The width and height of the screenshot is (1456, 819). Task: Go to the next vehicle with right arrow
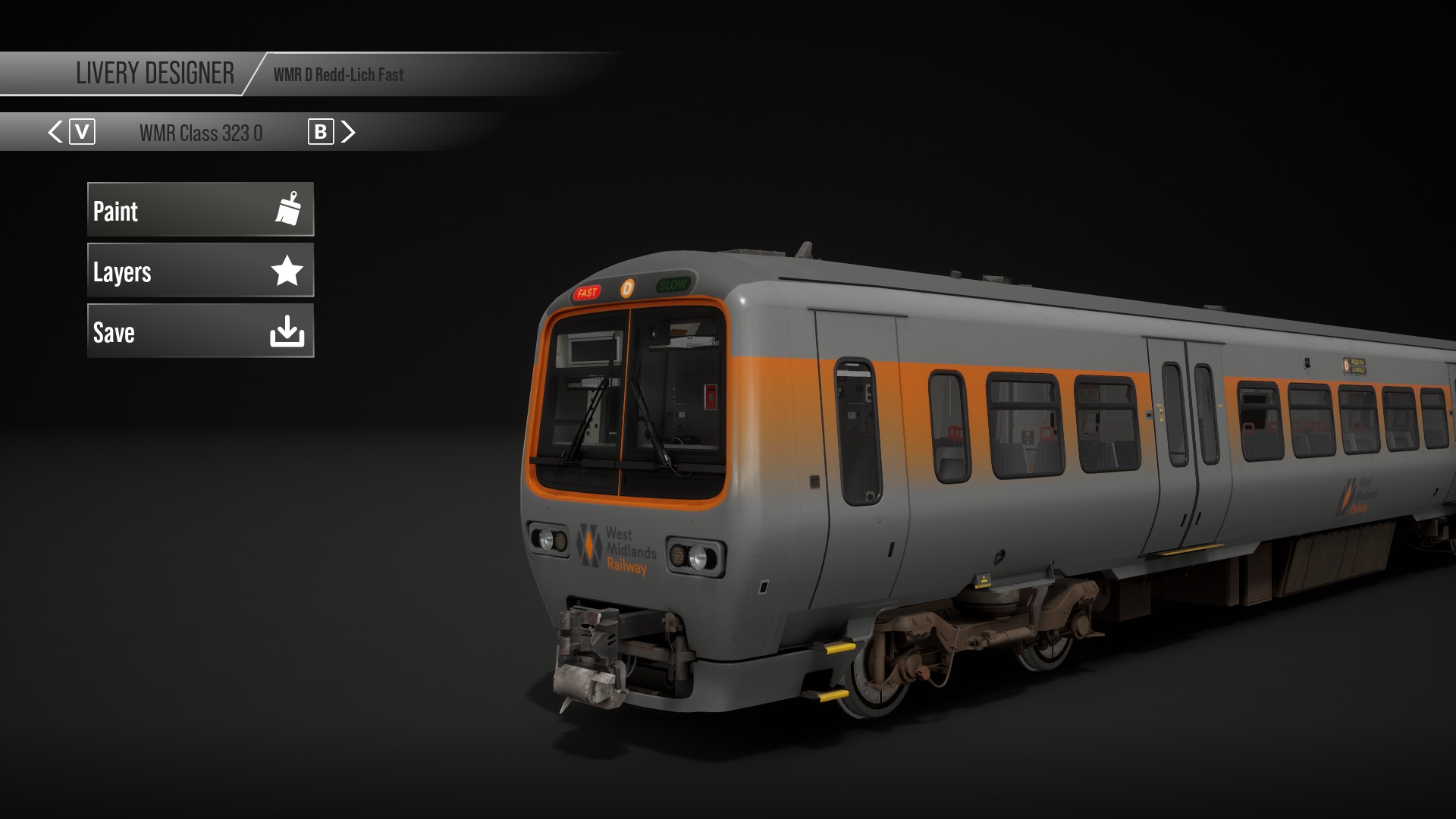tap(348, 133)
